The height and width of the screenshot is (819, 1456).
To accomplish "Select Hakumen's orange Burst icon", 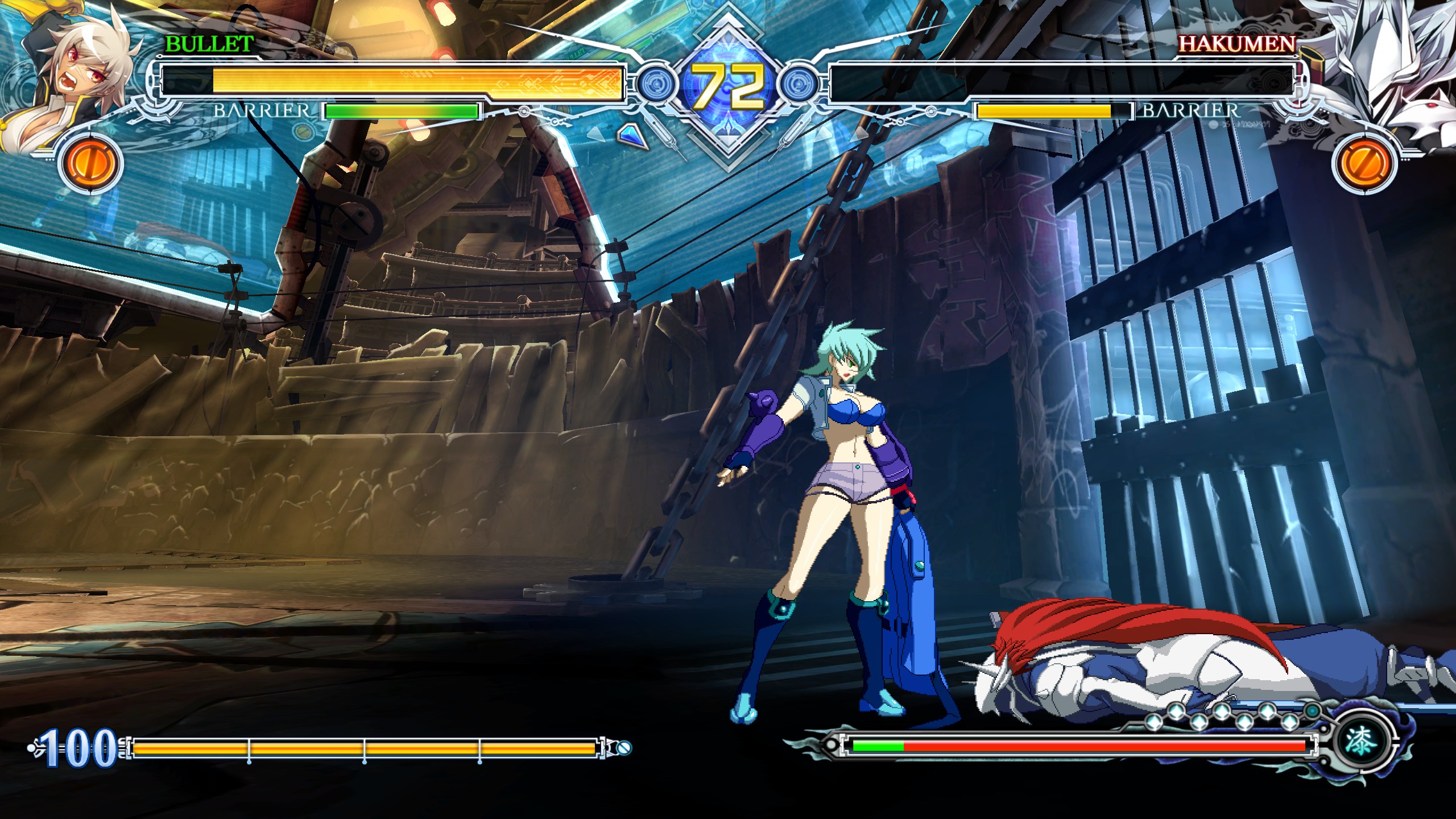I will click(x=1364, y=163).
